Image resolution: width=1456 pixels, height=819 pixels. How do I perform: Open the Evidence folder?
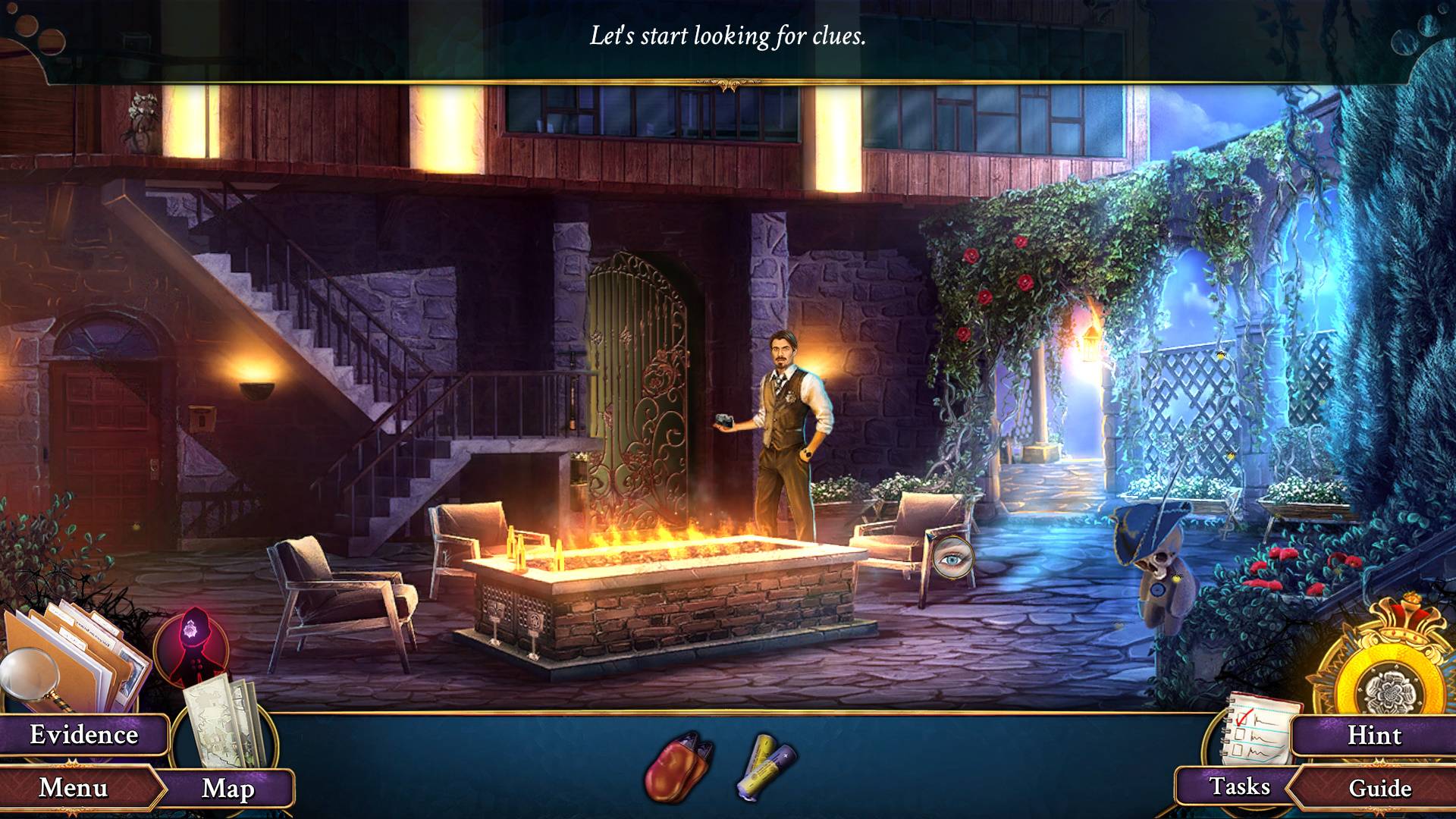pos(83,735)
